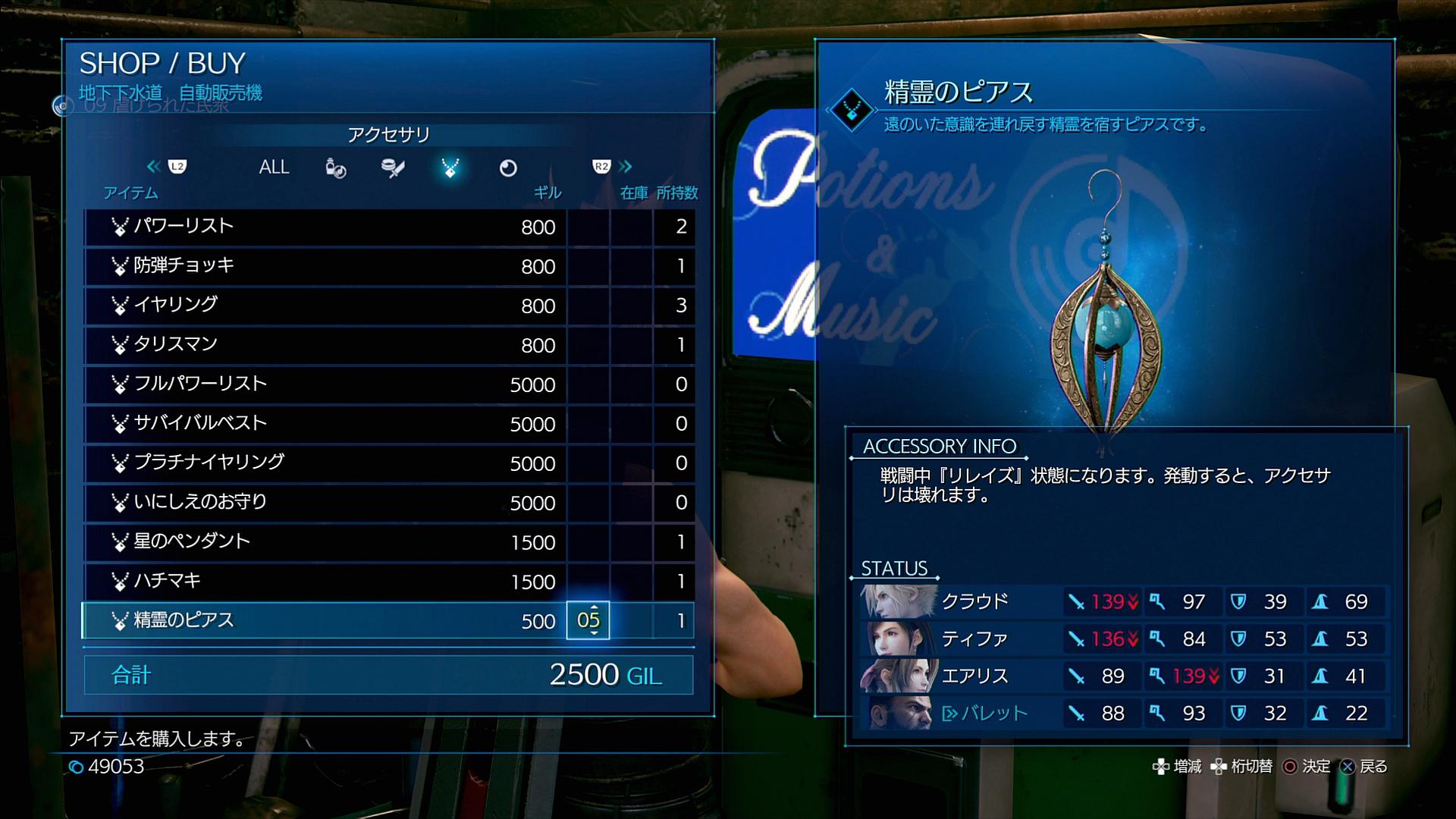This screenshot has height=819, width=1456.
Task: Open the potion items category tab
Action: tap(335, 168)
